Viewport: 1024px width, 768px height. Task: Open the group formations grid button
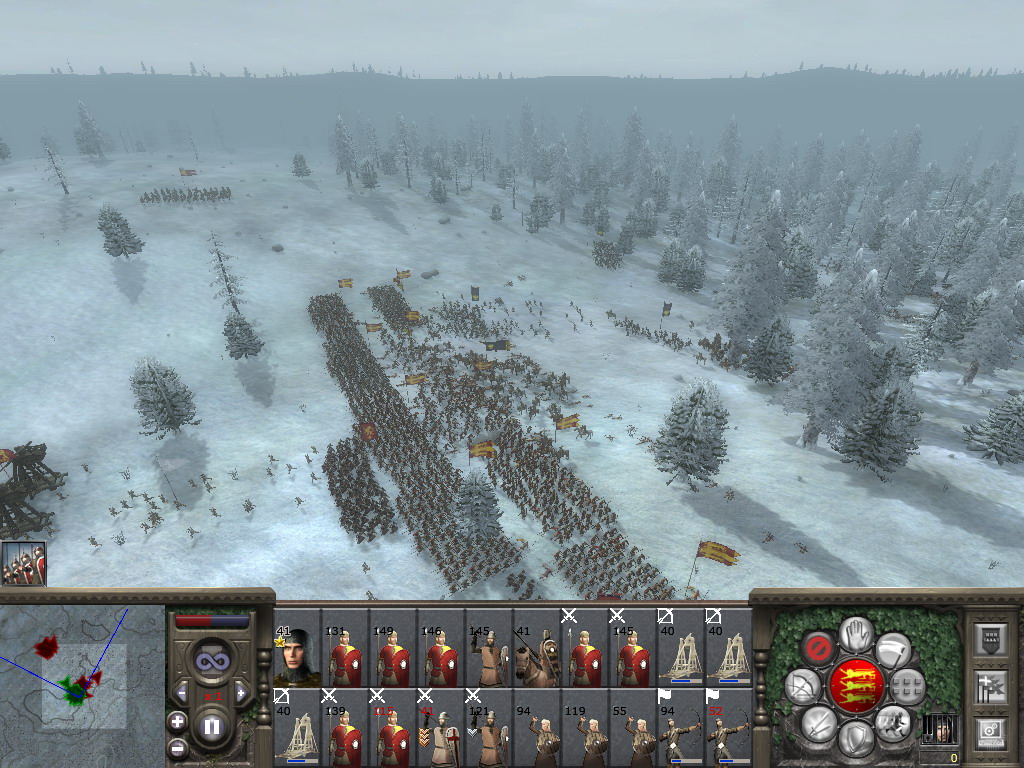pos(908,686)
